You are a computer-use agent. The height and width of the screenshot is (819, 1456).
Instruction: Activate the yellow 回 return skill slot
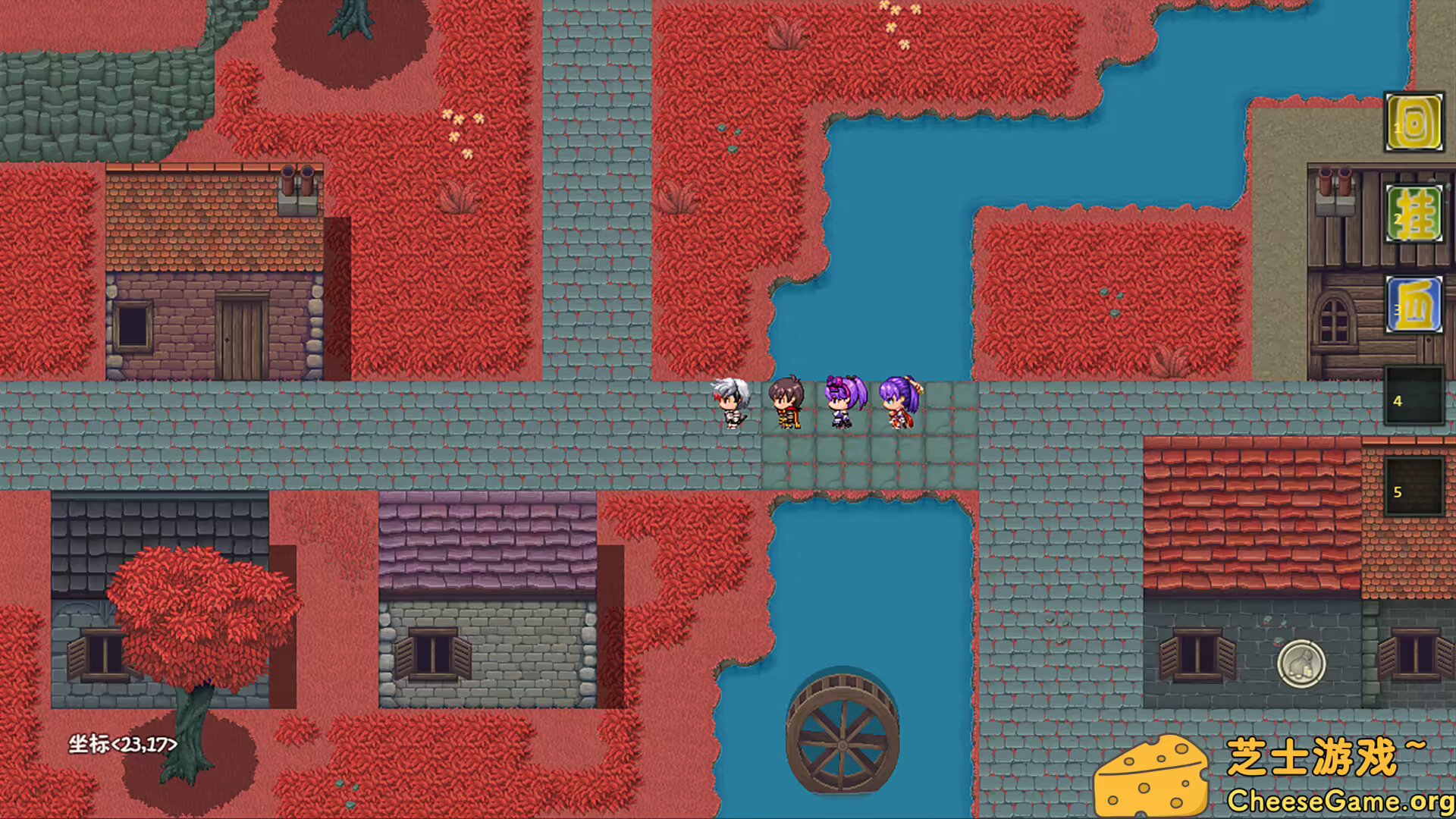click(x=1414, y=122)
